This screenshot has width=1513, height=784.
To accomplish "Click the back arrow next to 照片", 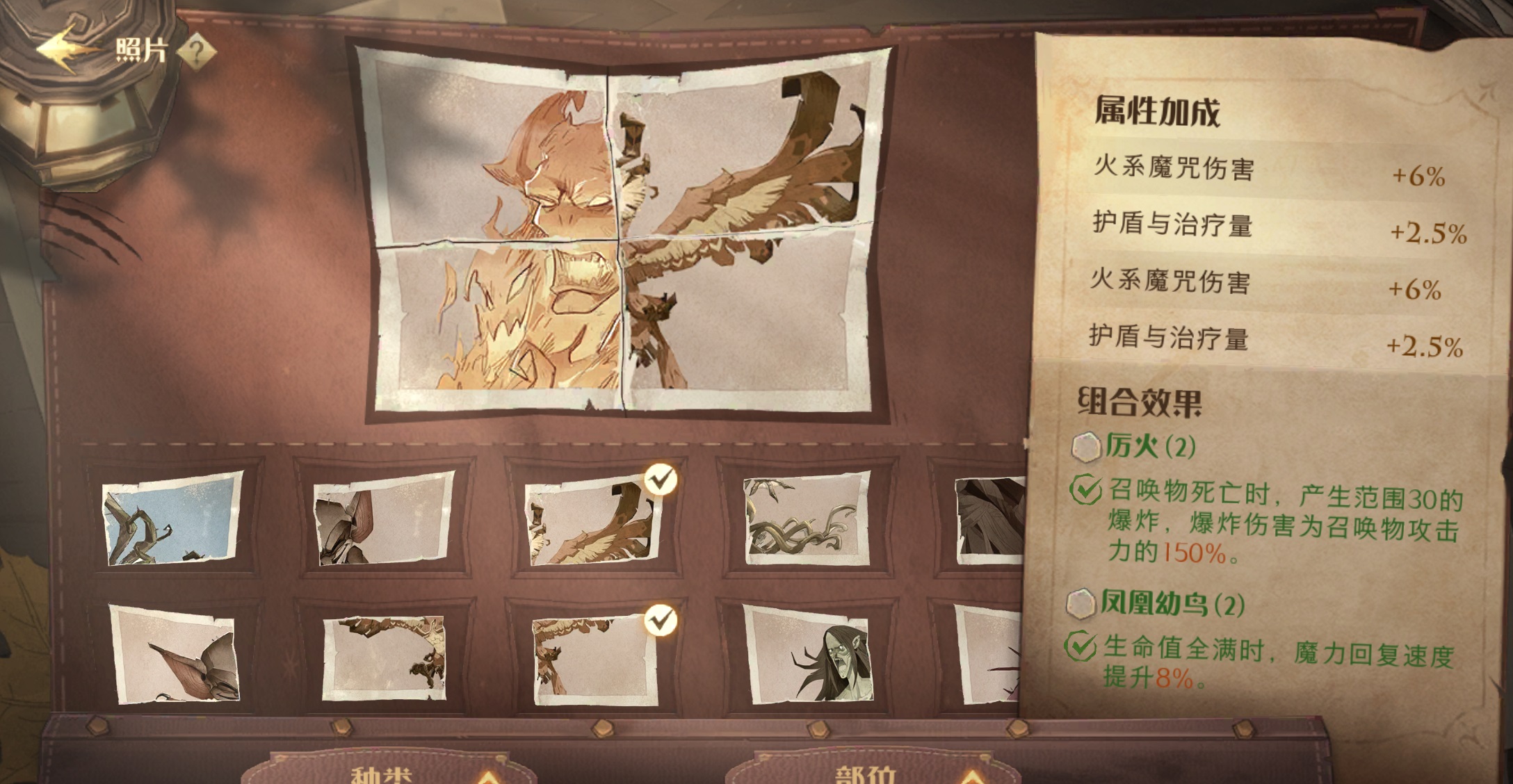I will tap(66, 49).
